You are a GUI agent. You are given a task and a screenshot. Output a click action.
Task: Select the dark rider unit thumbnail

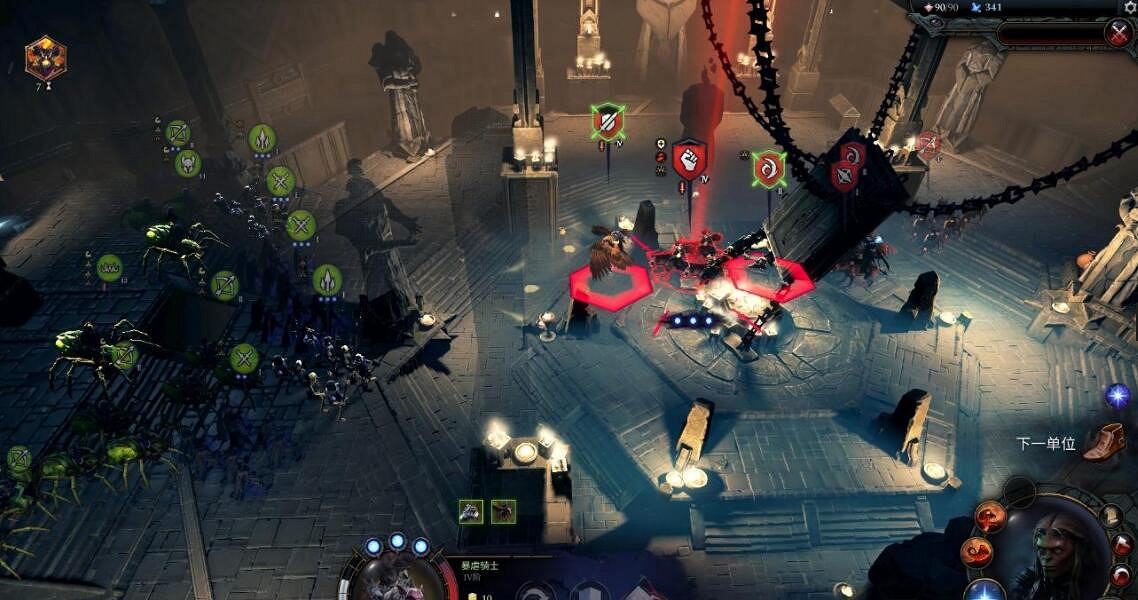coord(503,511)
